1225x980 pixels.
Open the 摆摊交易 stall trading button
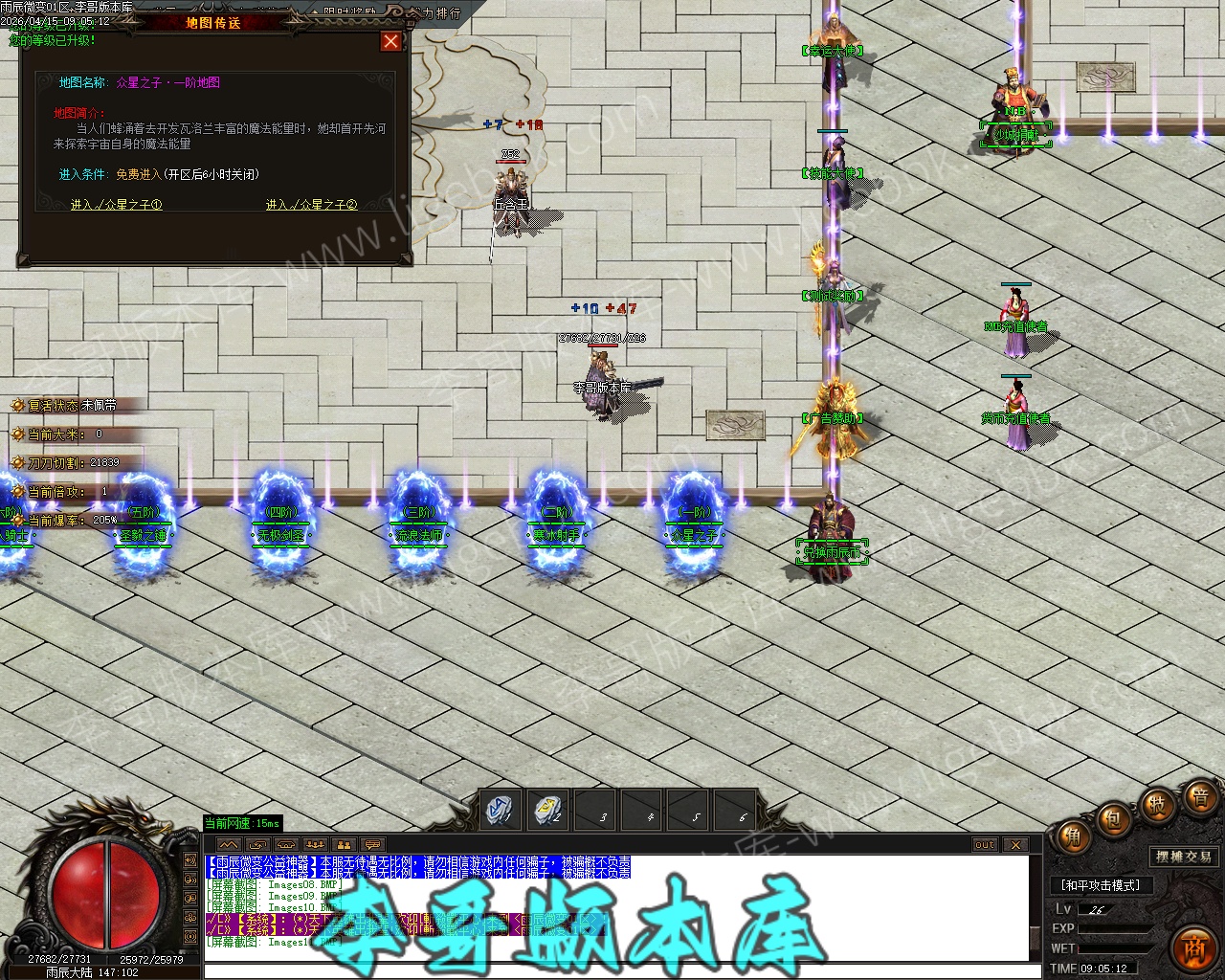tap(1184, 857)
